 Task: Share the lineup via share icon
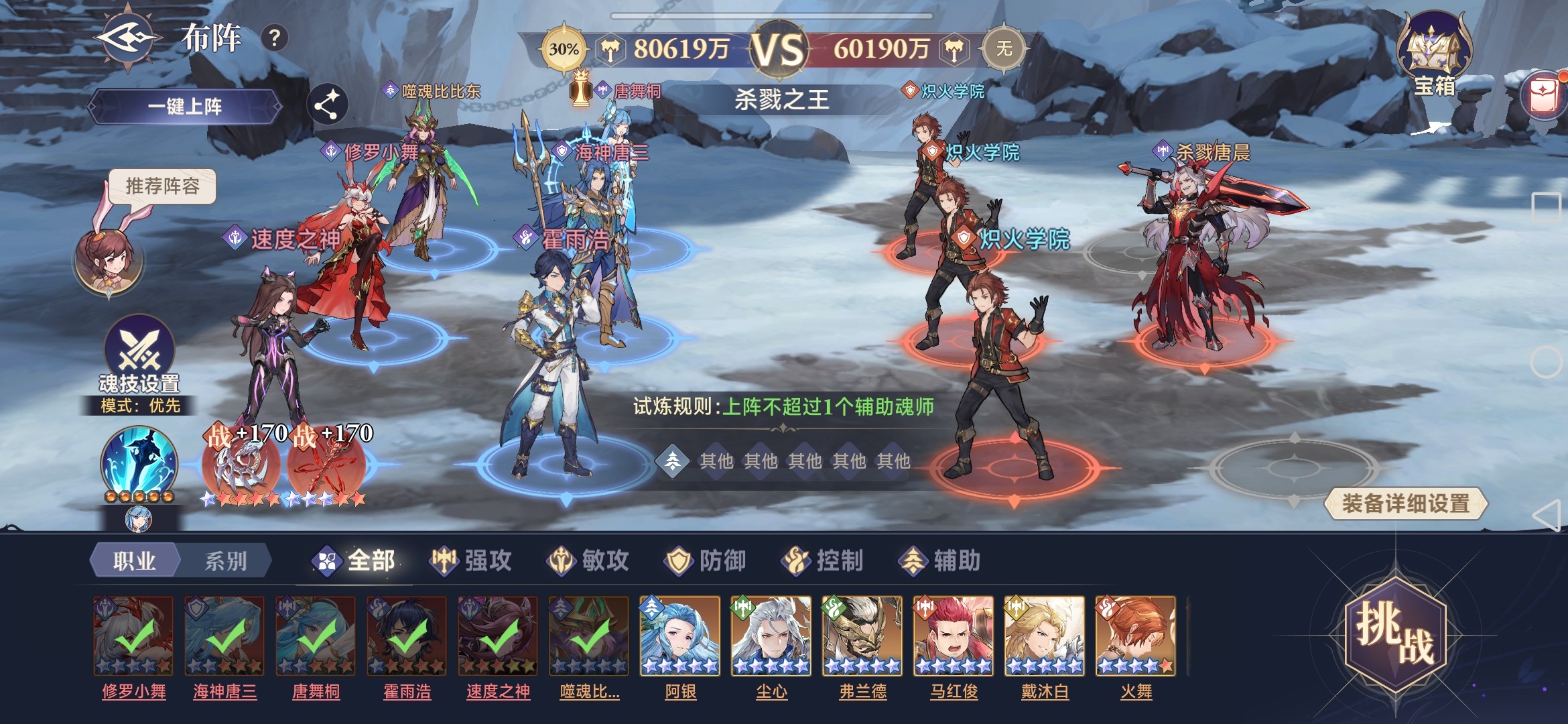[327, 105]
